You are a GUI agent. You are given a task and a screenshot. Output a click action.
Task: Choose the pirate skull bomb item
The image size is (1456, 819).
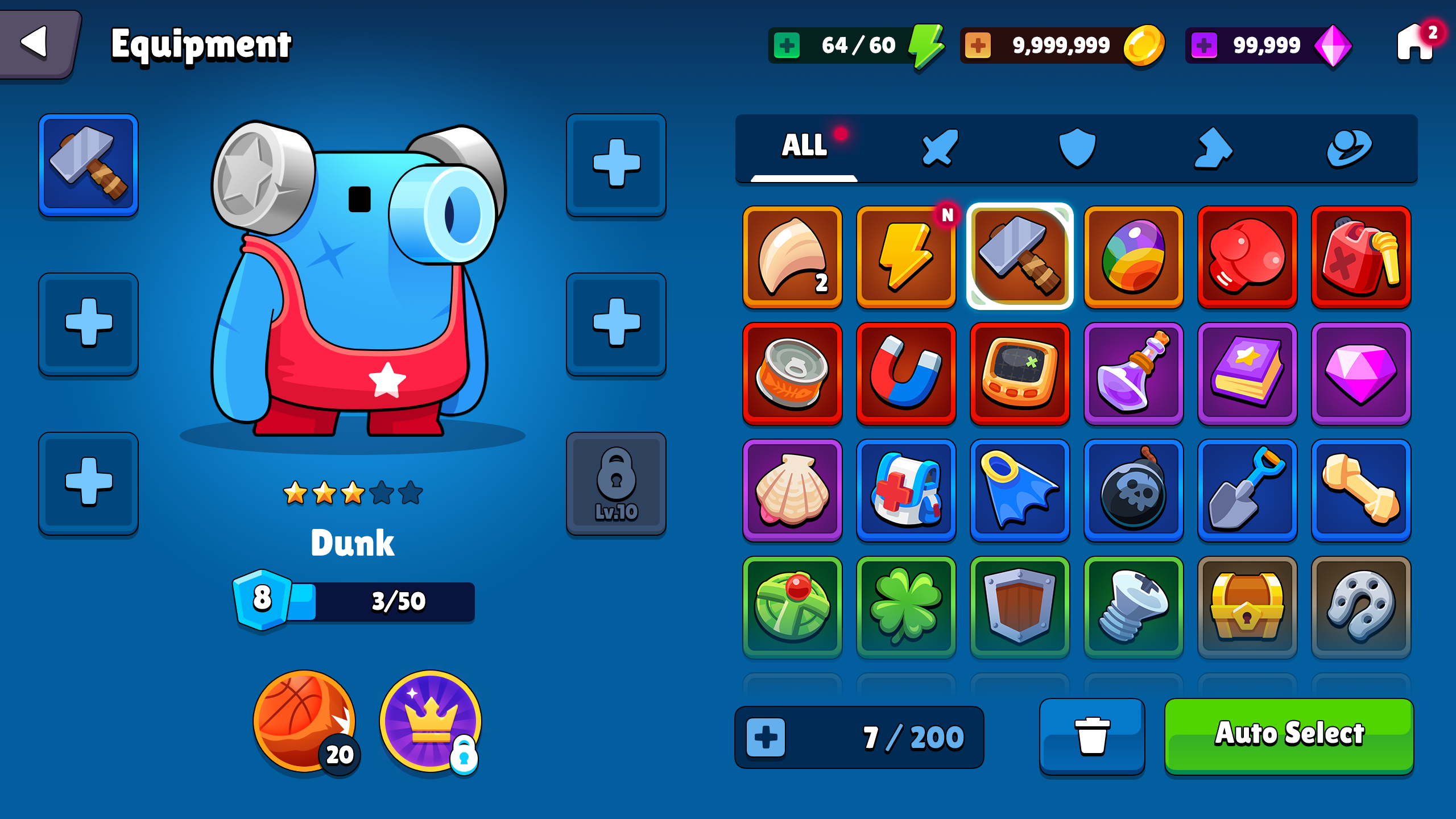[1134, 491]
